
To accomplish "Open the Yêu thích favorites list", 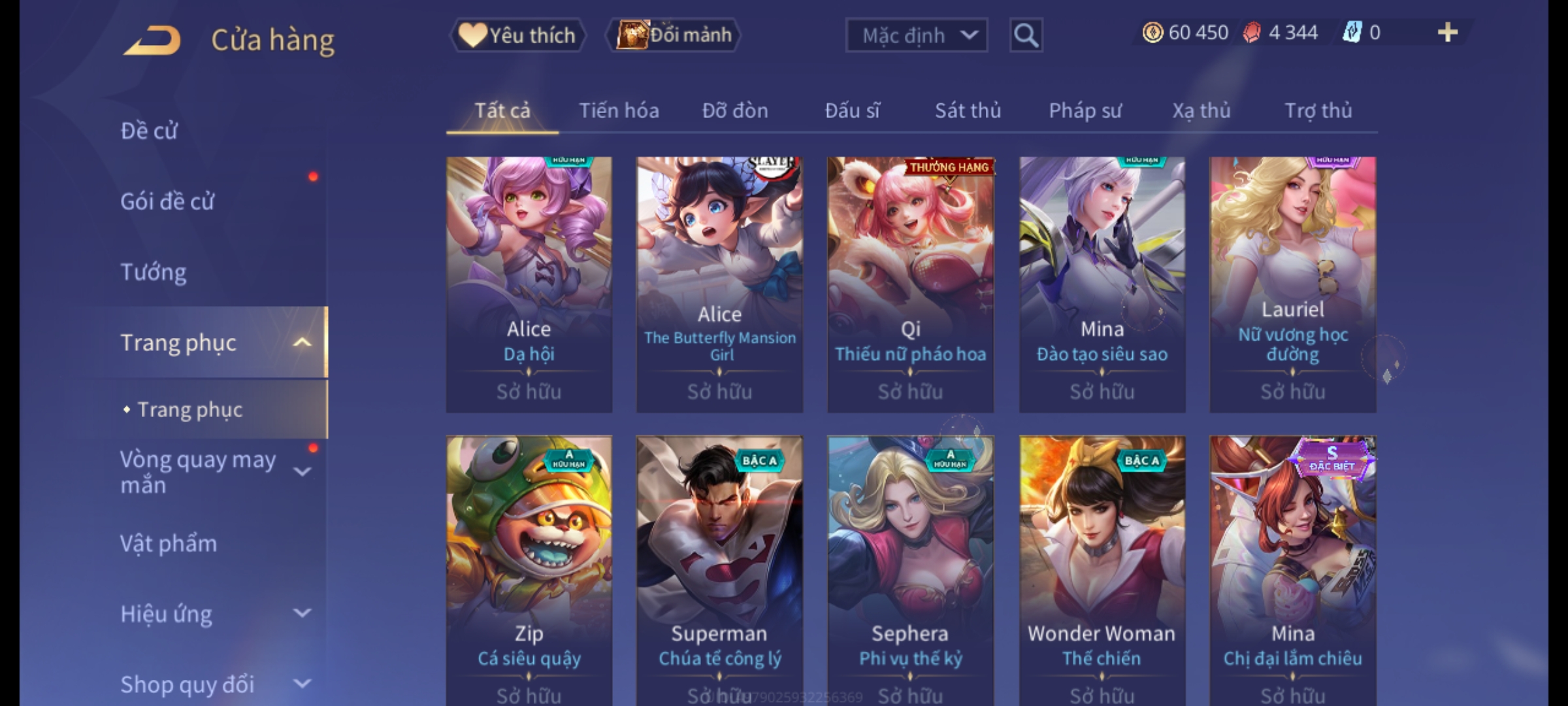I will (x=517, y=35).
